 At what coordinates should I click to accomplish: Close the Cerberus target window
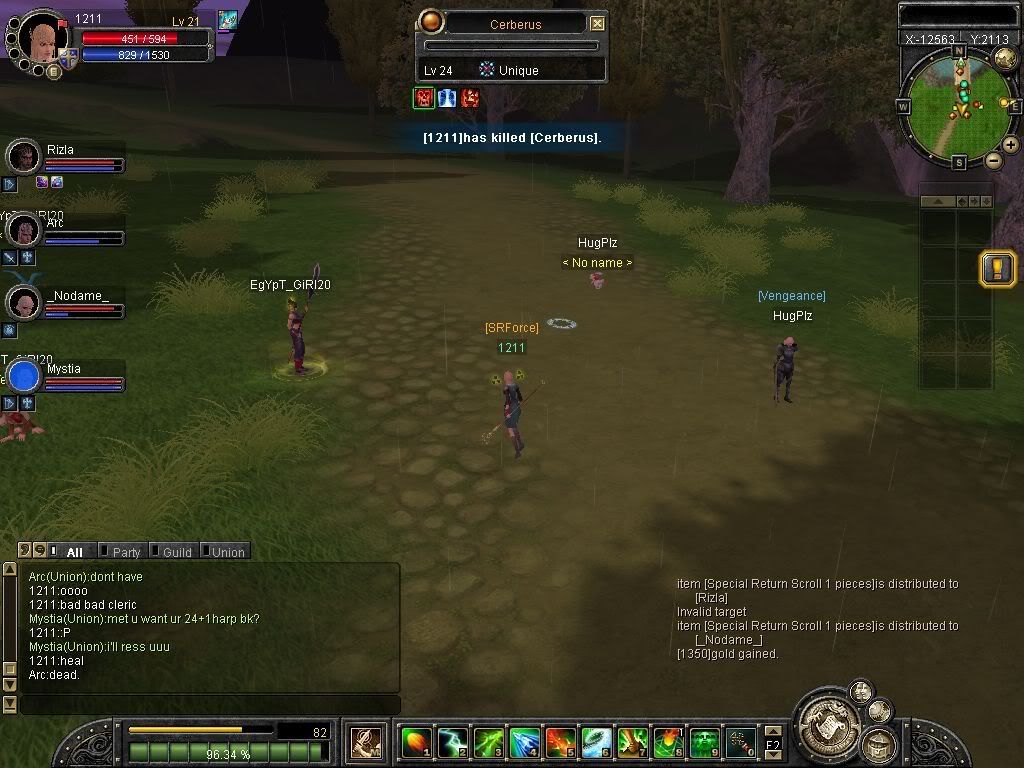click(x=597, y=24)
